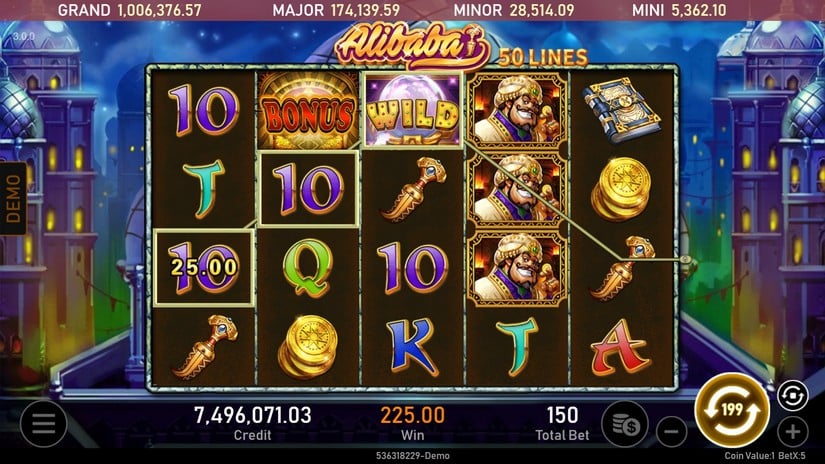The image size is (825, 464).
Task: Increase the bet with the plus button
Action: pos(792,432)
